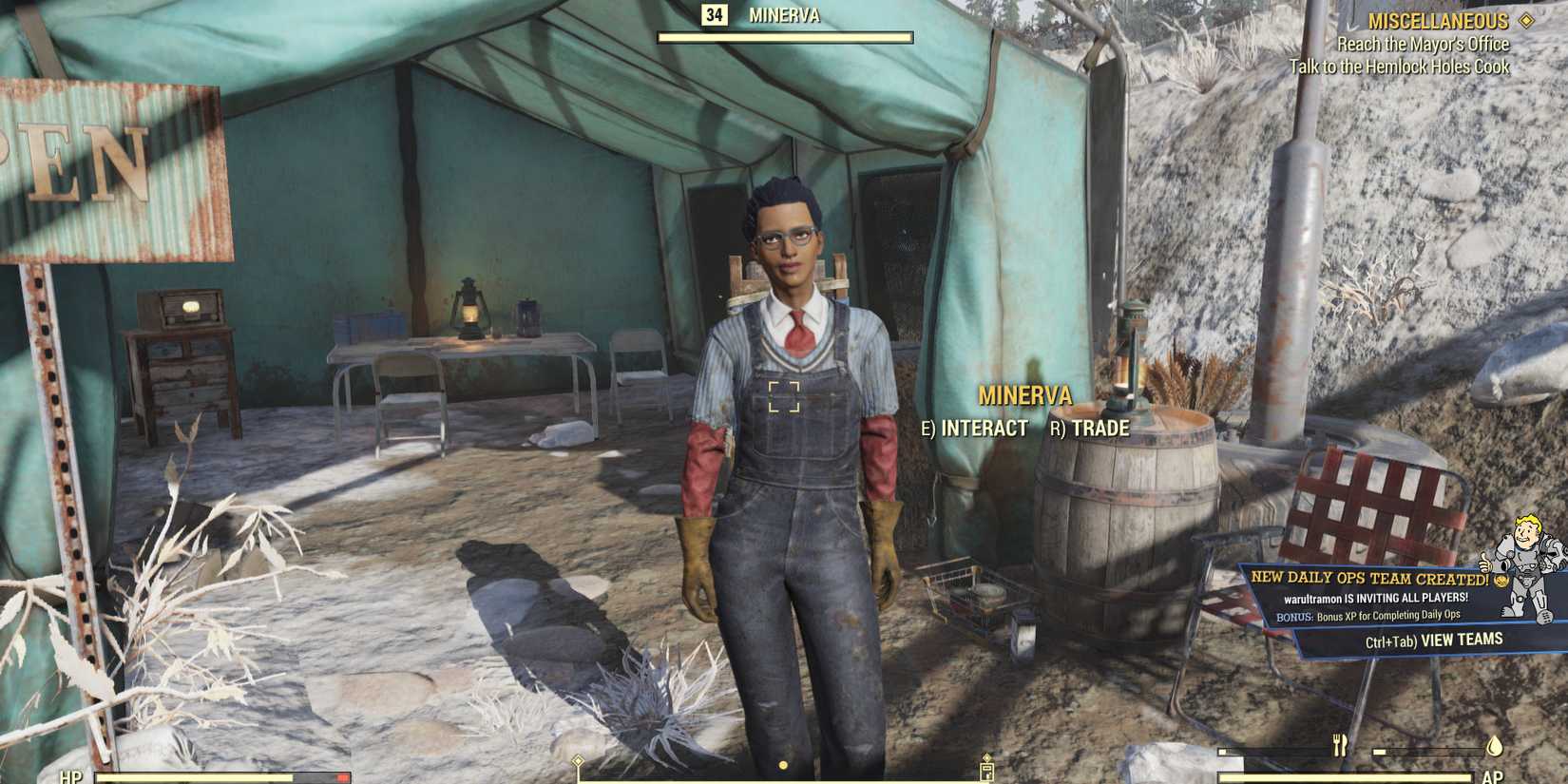Click the yellow dot marker on the compass
Viewport: 1568px width, 784px height.
[x=781, y=763]
